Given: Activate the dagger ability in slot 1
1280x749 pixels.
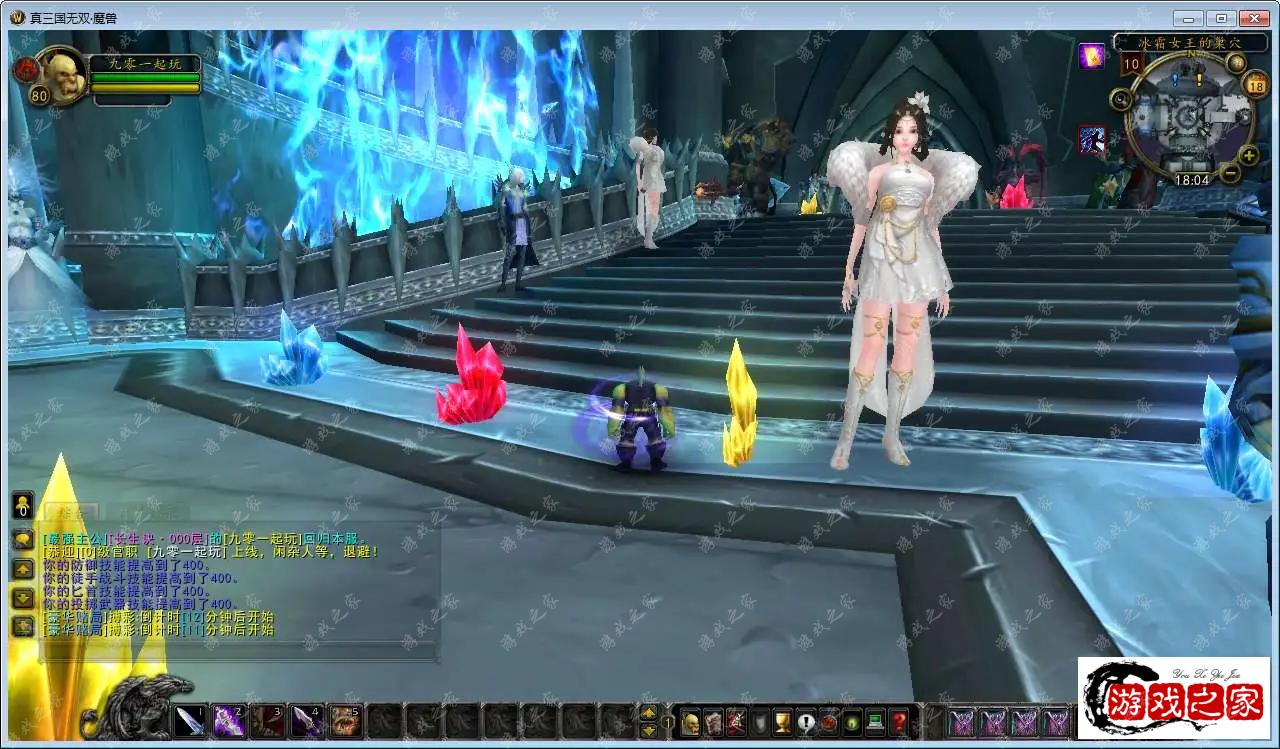Looking at the screenshot, I should [190, 721].
